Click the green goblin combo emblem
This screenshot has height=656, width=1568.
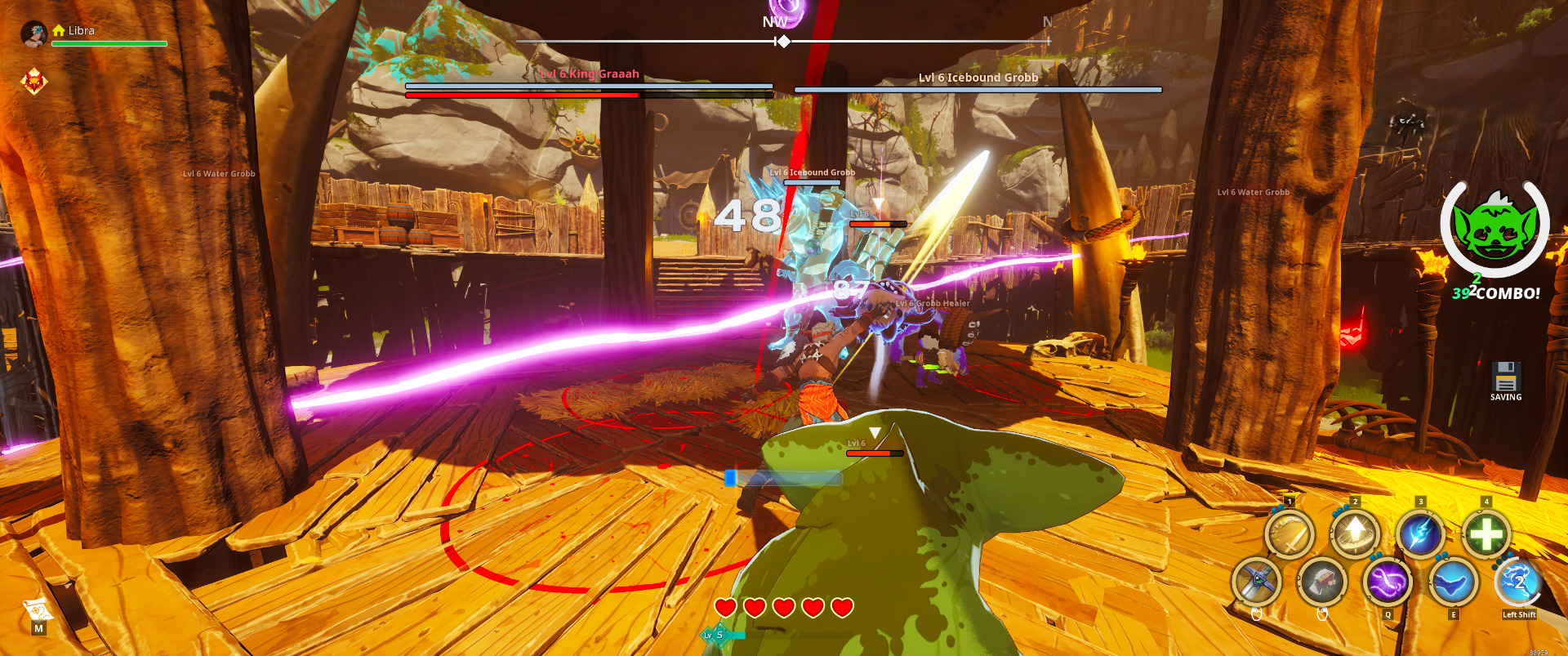(1495, 230)
